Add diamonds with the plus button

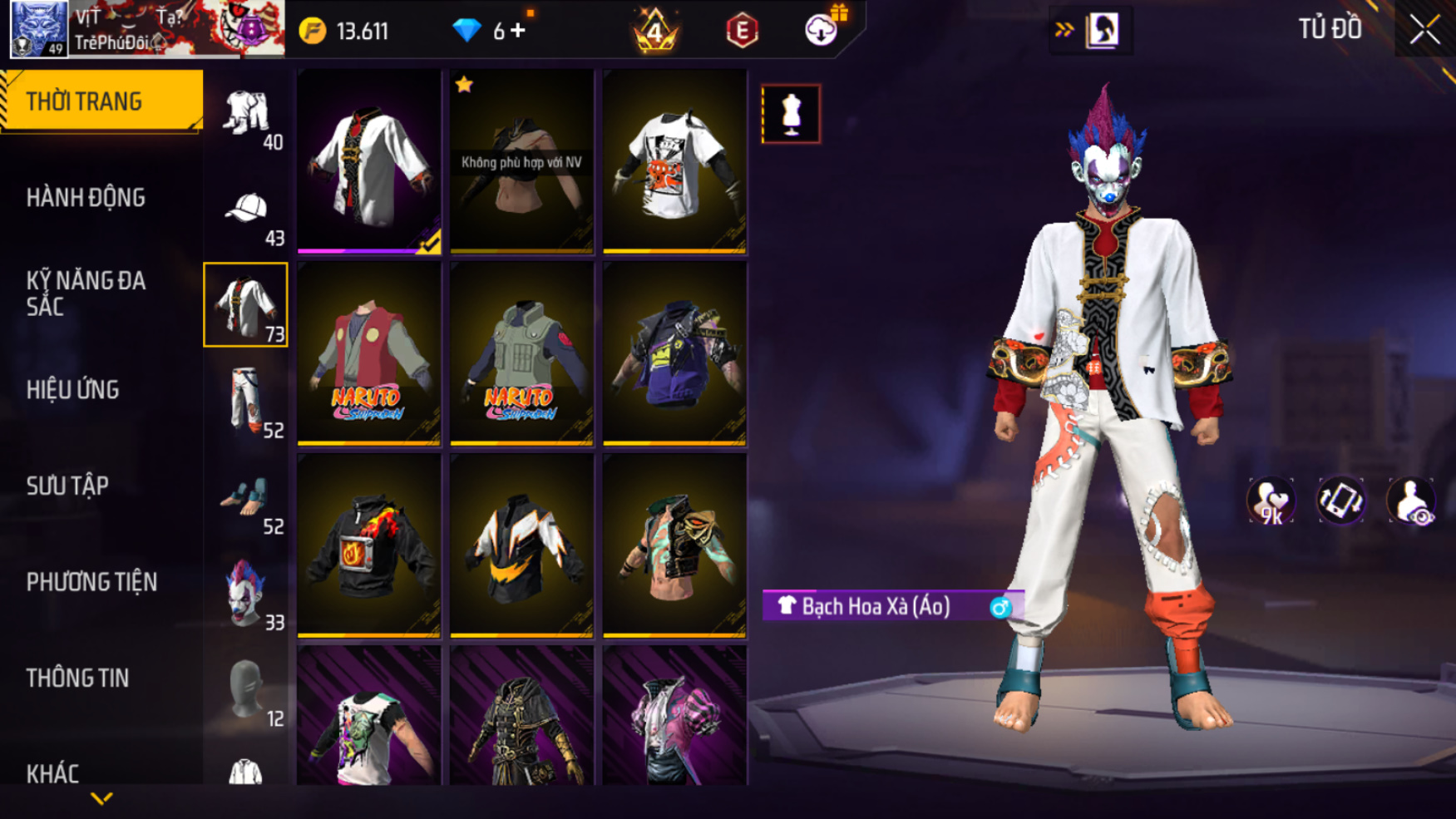pos(519,31)
